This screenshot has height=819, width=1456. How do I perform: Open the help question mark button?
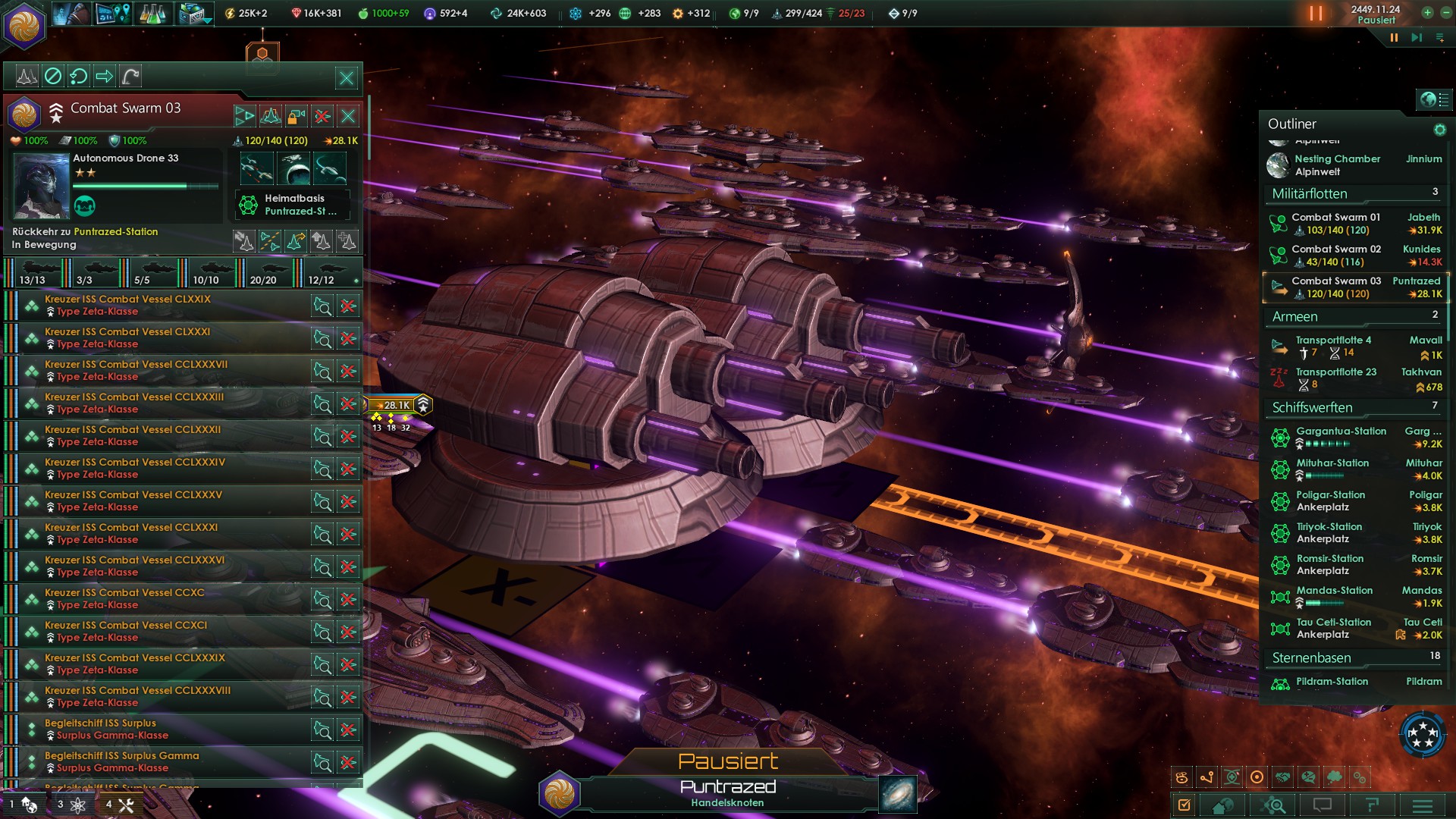(x=1373, y=805)
